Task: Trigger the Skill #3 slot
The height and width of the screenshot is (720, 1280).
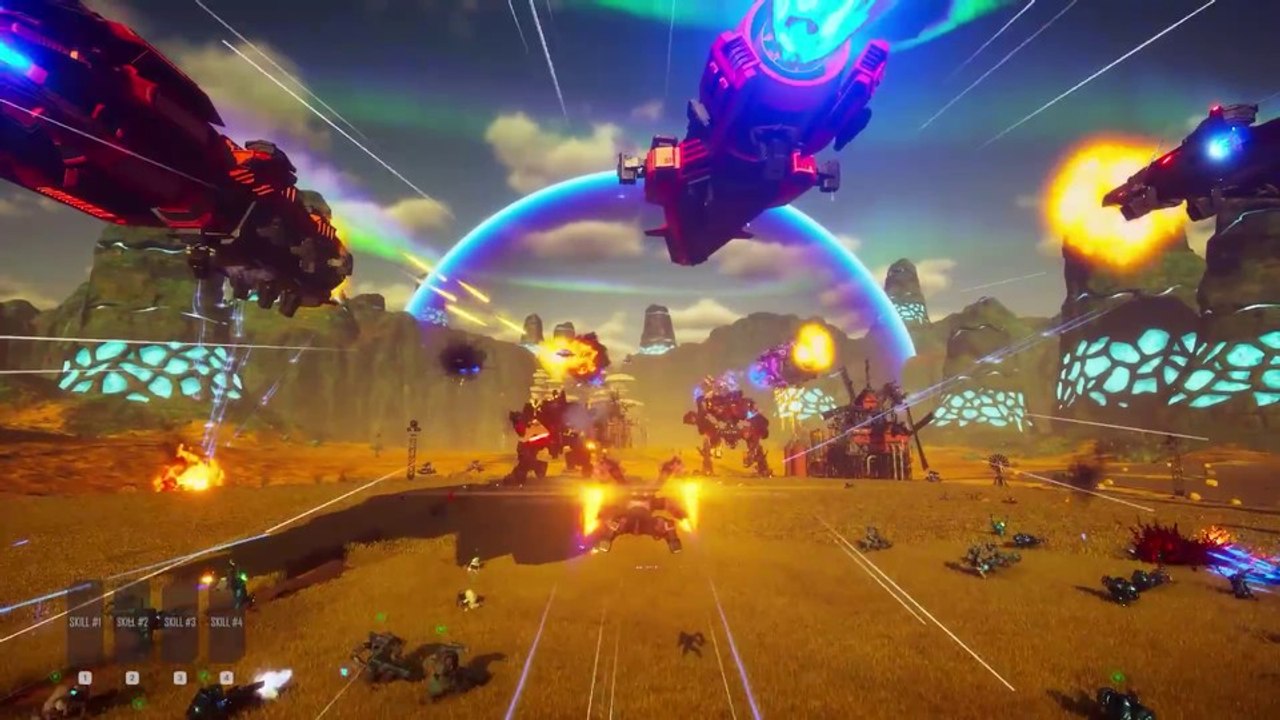Action: point(179,623)
